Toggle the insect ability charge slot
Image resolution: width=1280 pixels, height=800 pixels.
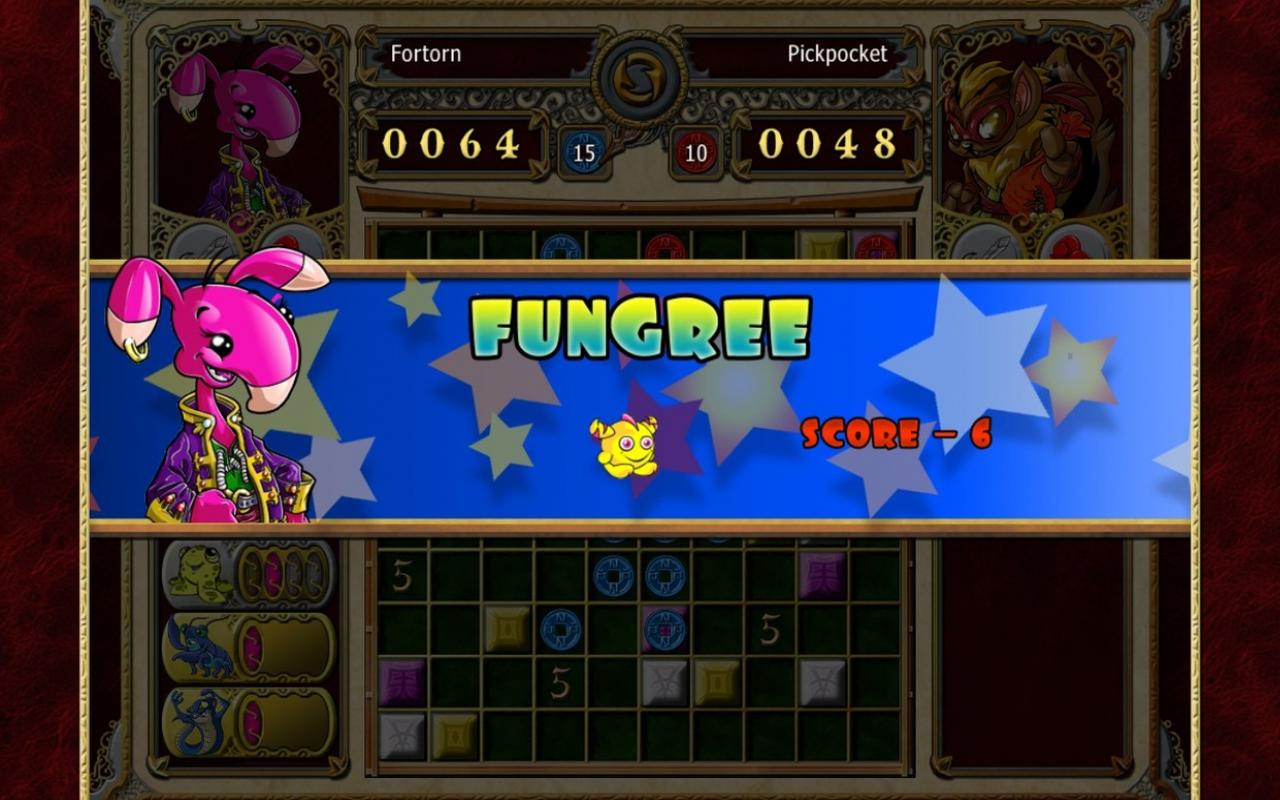tap(254, 648)
